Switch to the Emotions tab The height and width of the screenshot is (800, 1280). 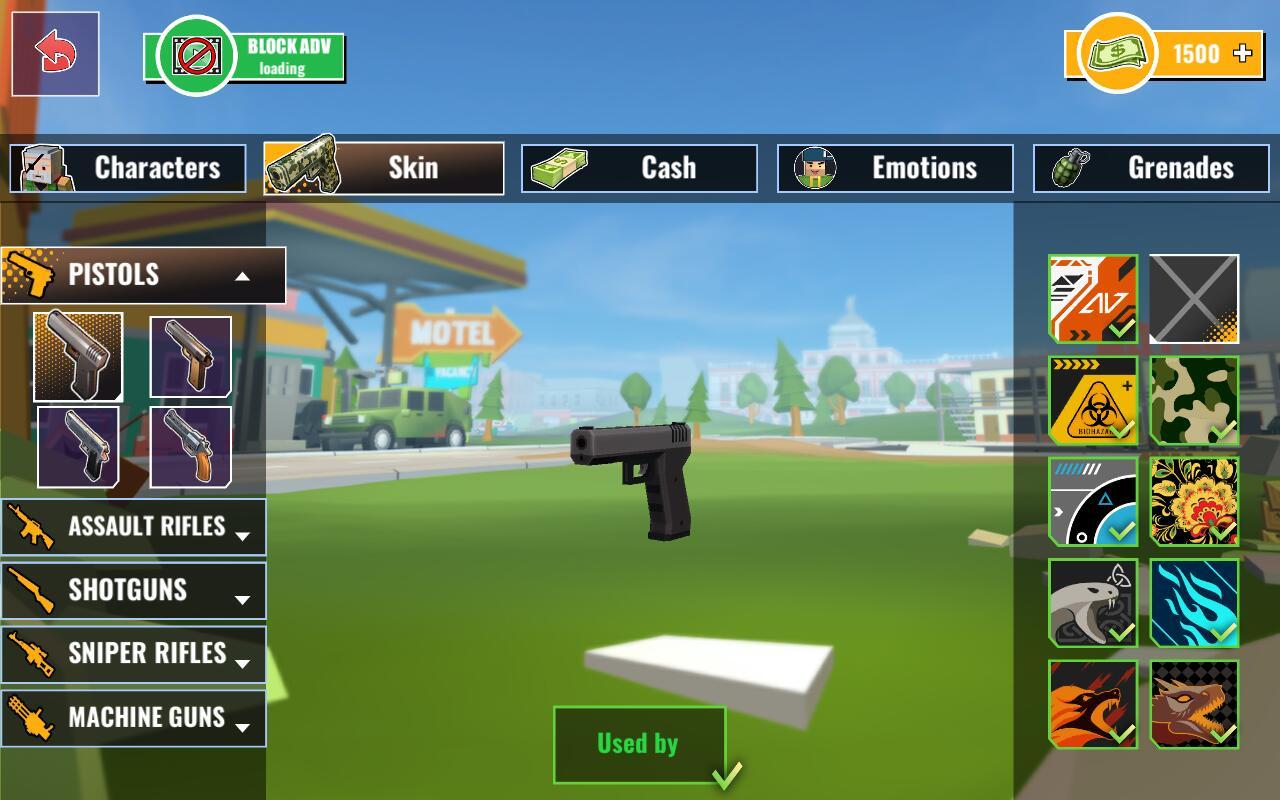(895, 168)
